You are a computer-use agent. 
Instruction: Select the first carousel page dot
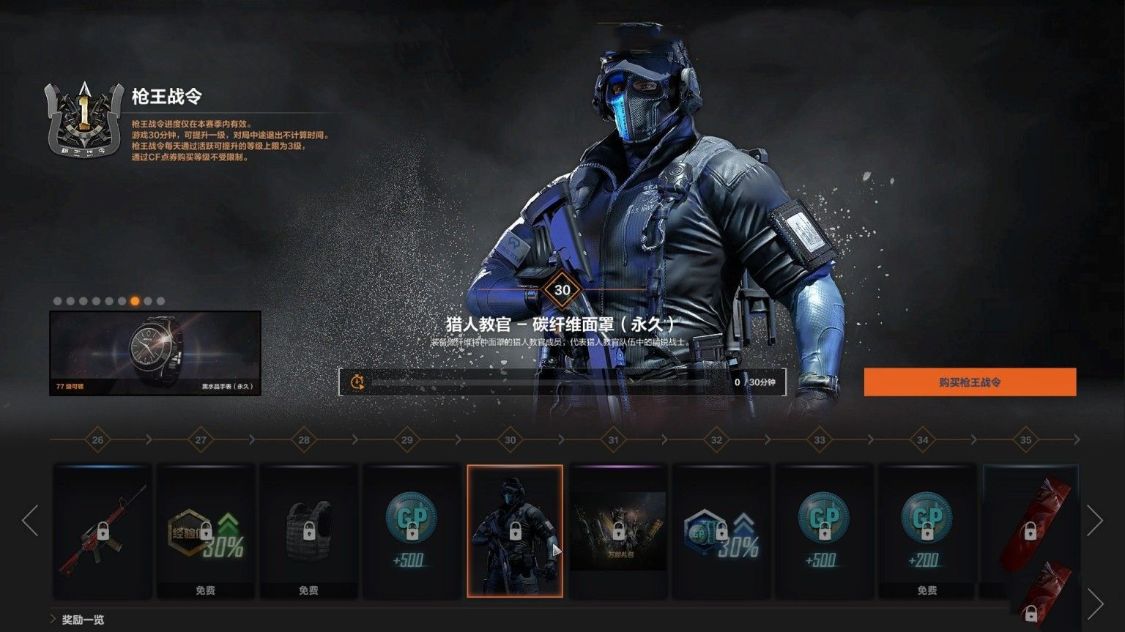tap(57, 300)
